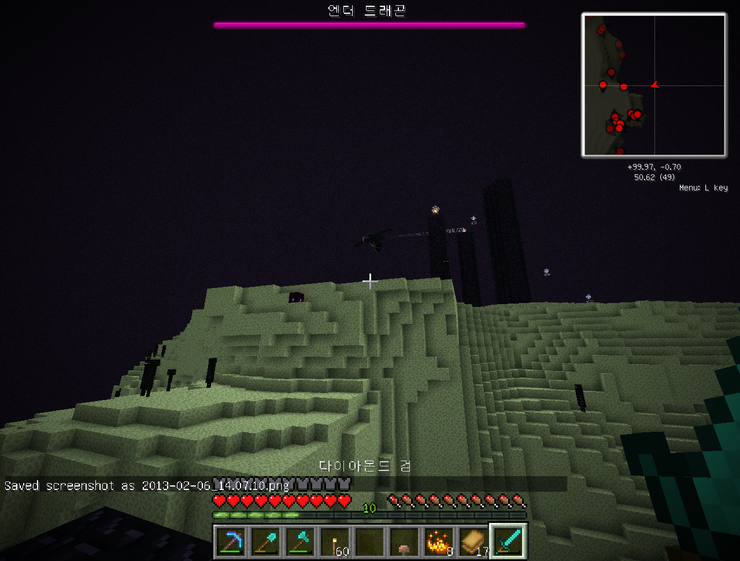Choose the diamond axe in hotbar

click(301, 541)
